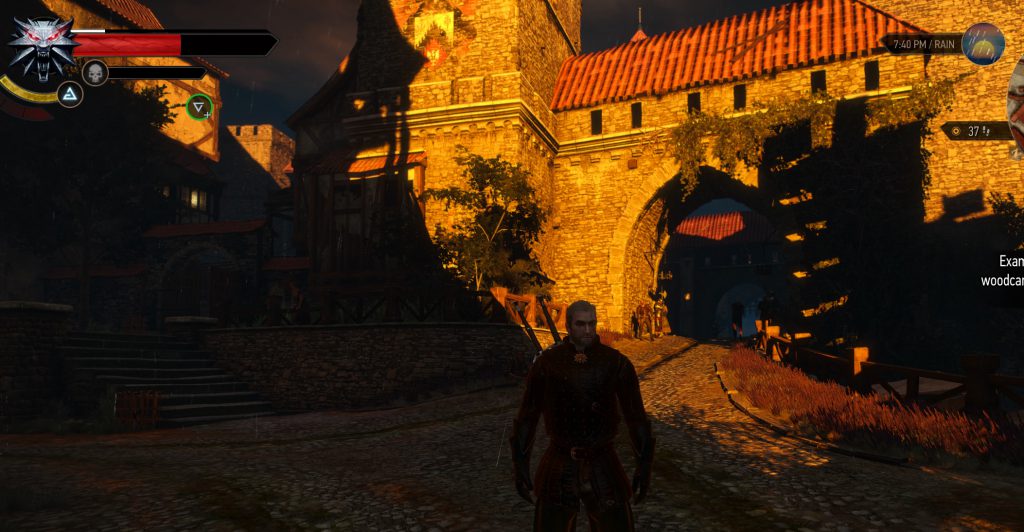Click the wolf head medallion
Viewport: 1024px width, 532px height.
coord(40,45)
